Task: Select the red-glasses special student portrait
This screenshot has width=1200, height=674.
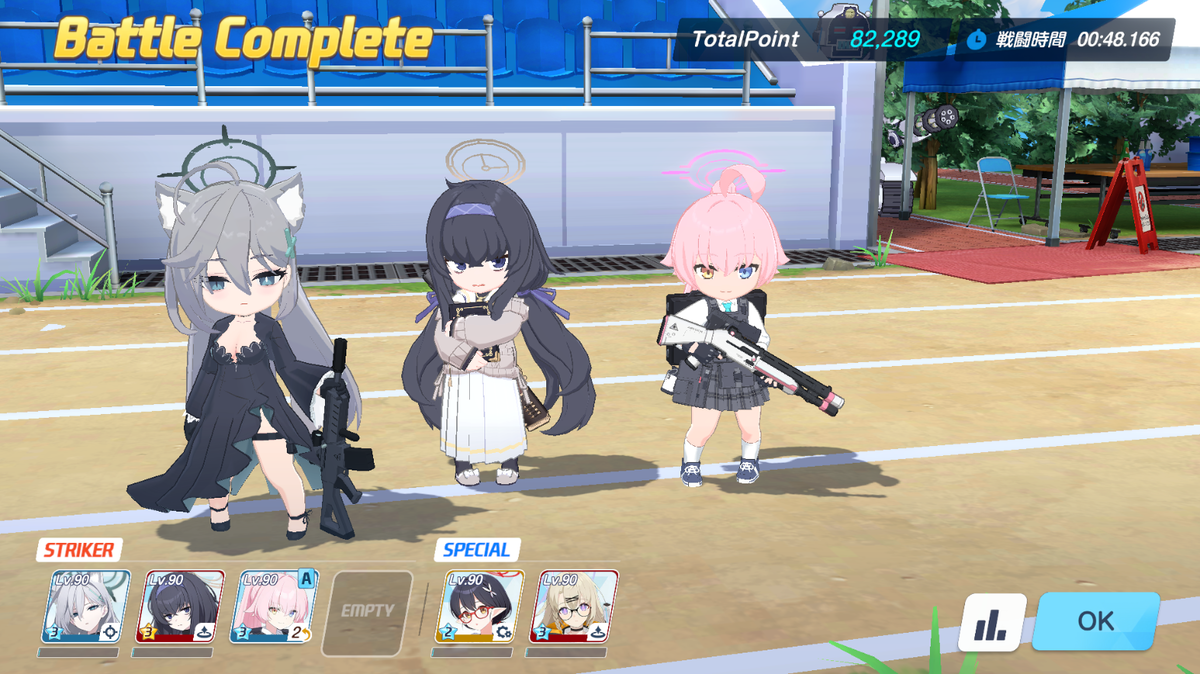Action: [480, 607]
